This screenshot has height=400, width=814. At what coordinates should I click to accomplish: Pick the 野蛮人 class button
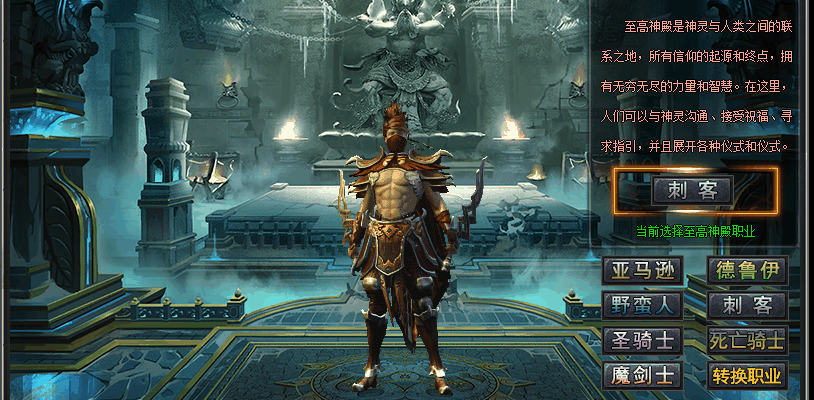click(643, 305)
